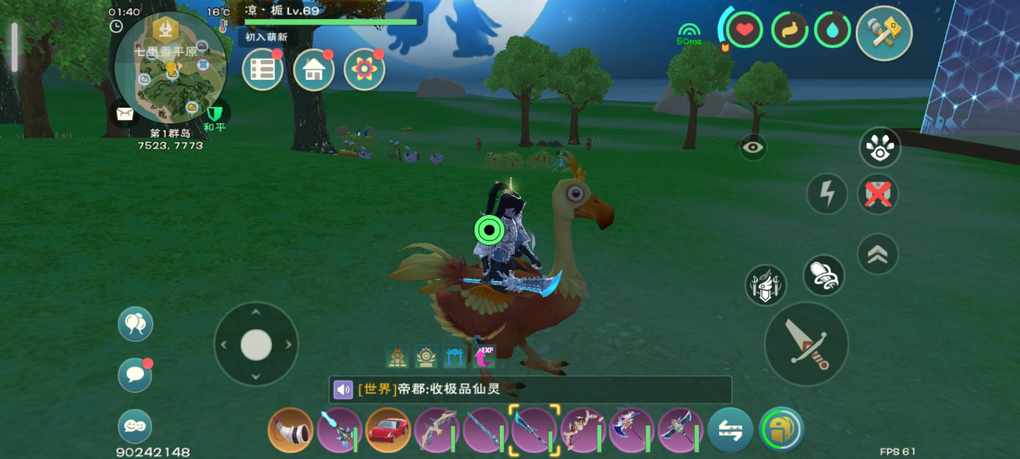Select the horn item hotbar slot

(x=290, y=431)
